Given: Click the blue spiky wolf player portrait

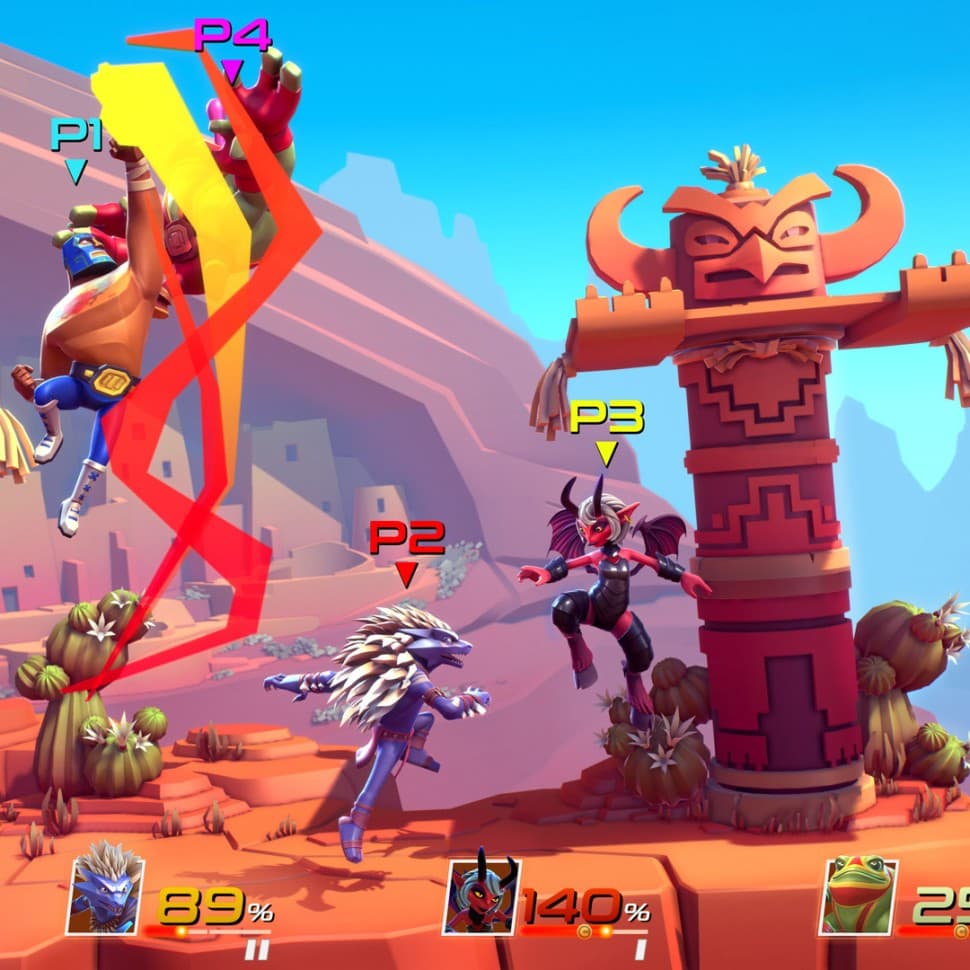Looking at the screenshot, I should click(105, 896).
